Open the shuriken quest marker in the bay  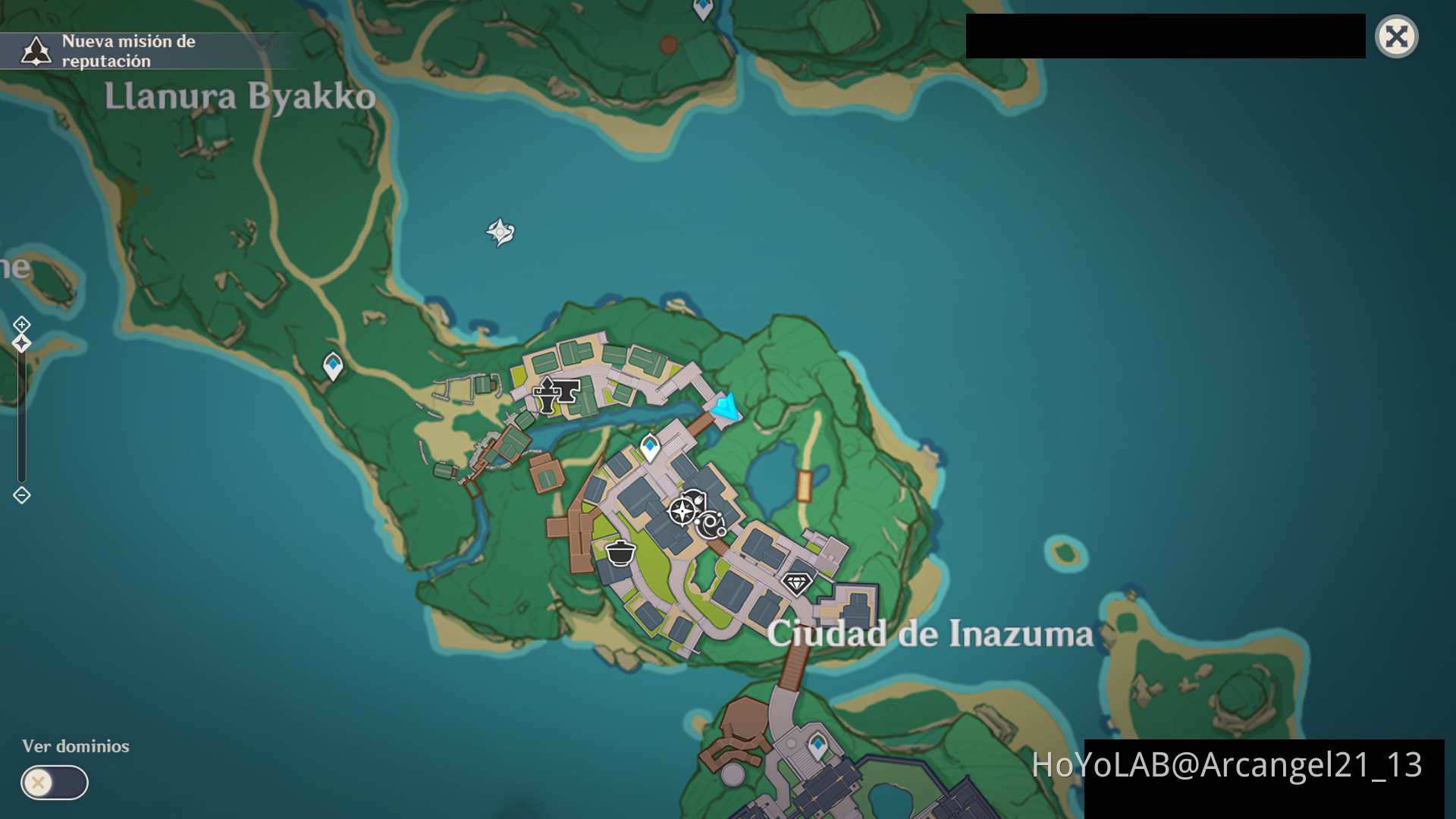click(x=500, y=231)
